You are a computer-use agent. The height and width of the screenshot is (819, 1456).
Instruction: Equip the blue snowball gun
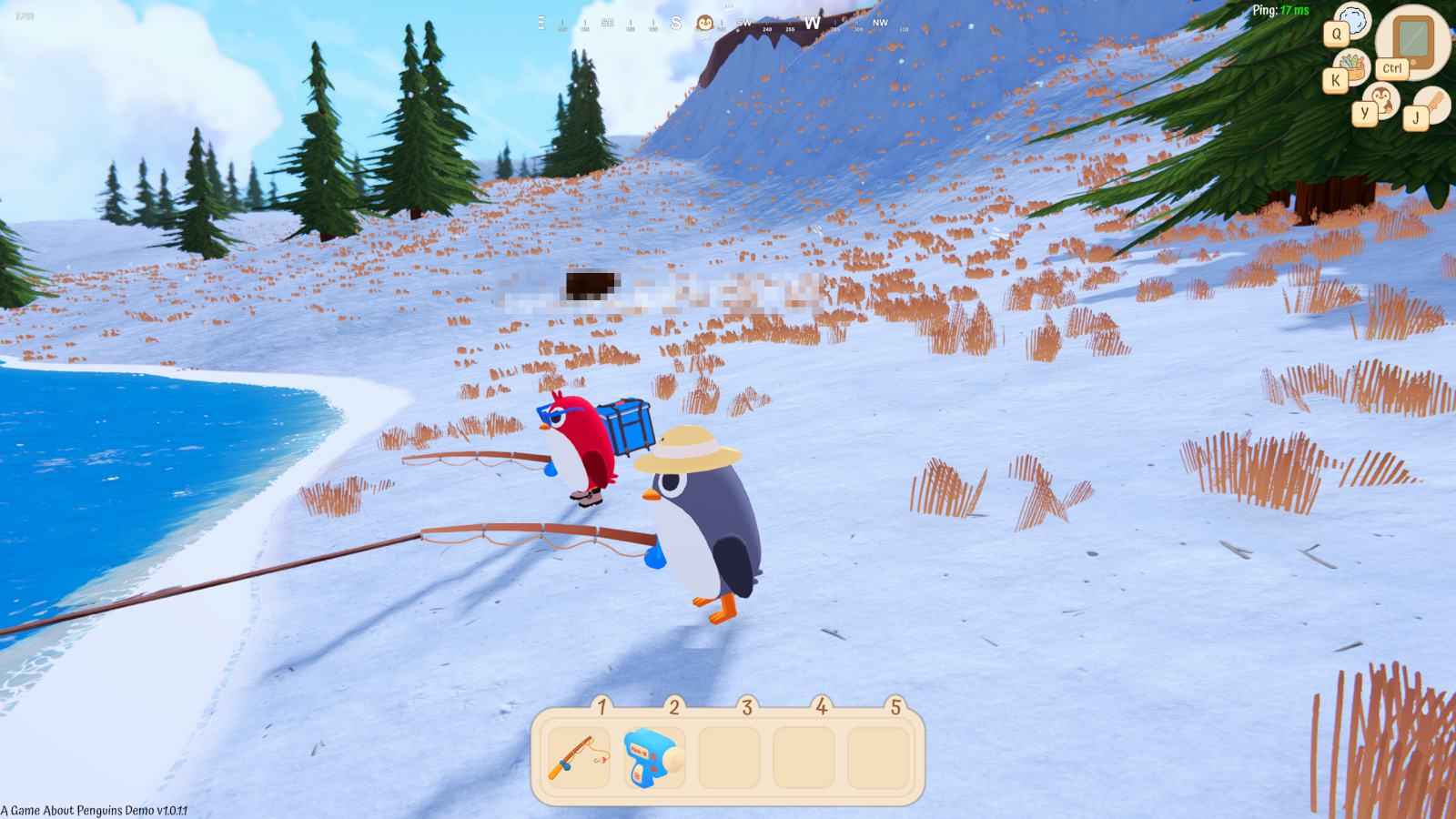652,757
